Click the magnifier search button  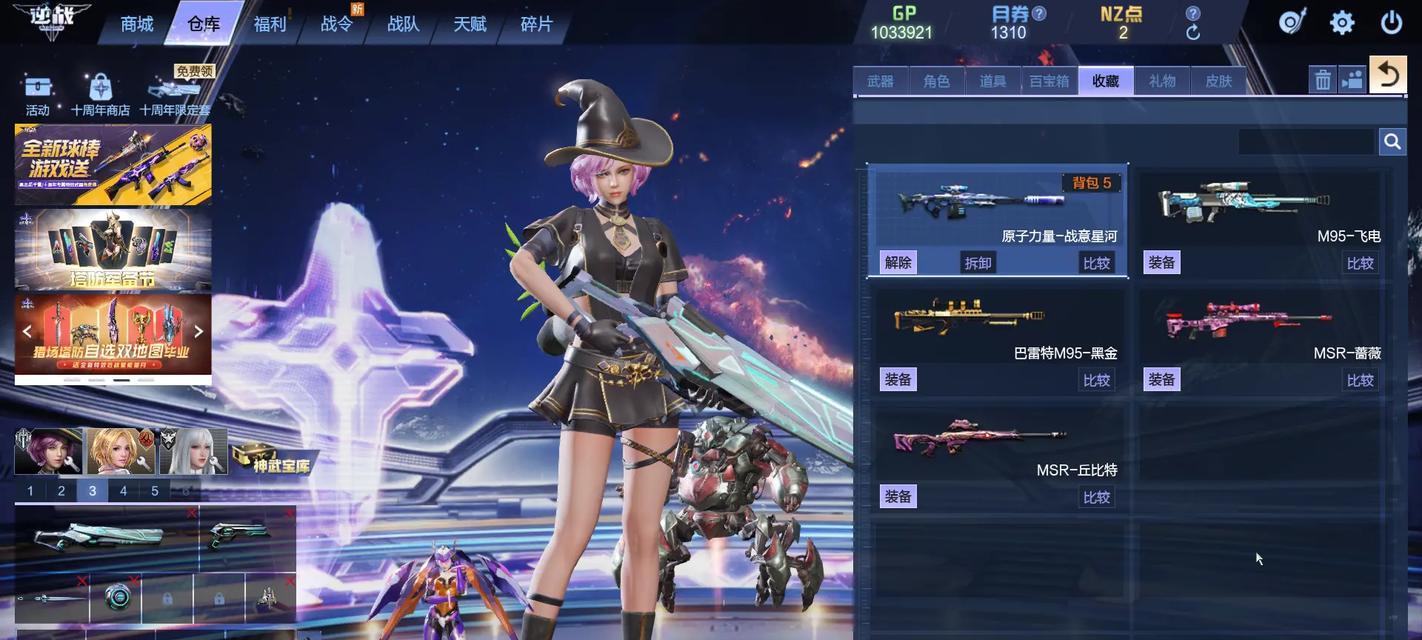pyautogui.click(x=1392, y=142)
